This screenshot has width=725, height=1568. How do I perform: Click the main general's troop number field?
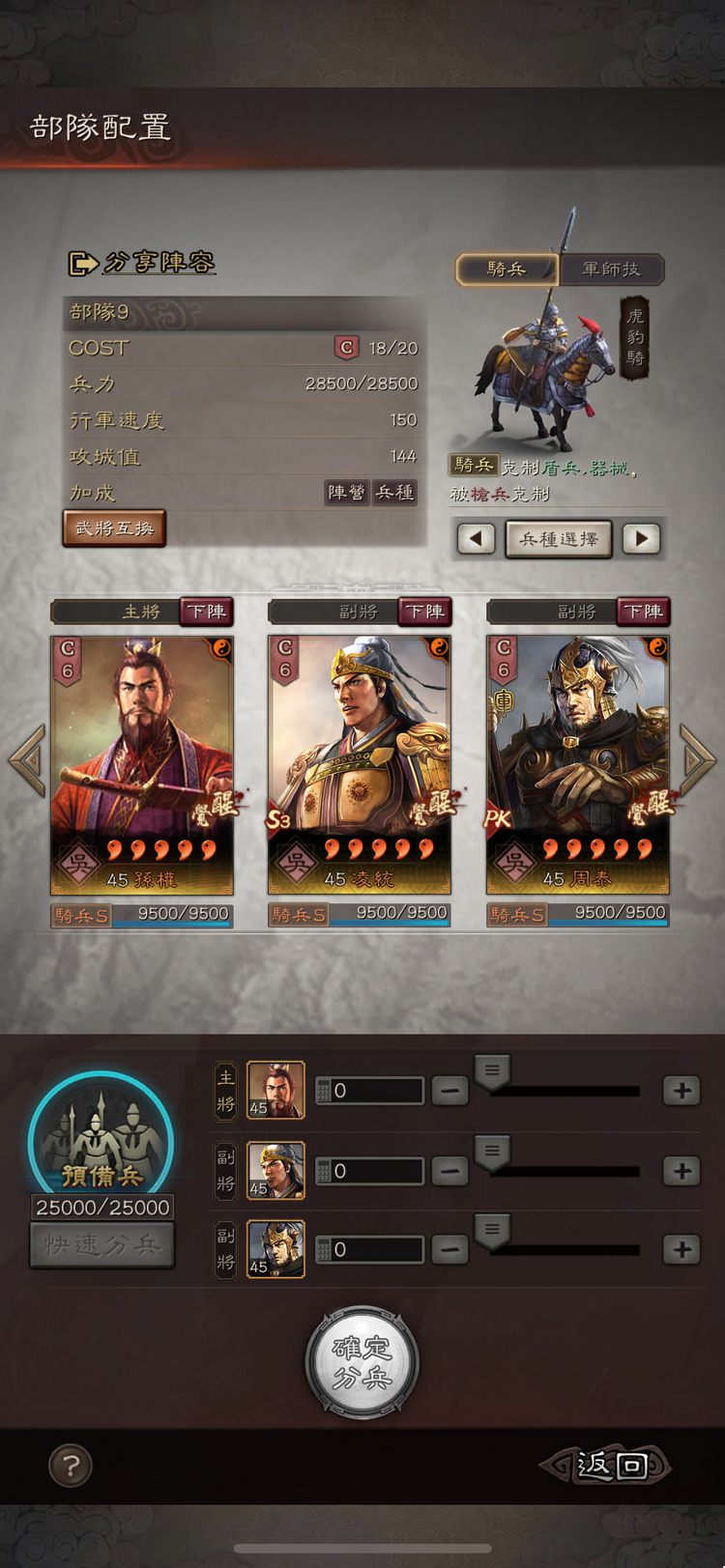(370, 1091)
